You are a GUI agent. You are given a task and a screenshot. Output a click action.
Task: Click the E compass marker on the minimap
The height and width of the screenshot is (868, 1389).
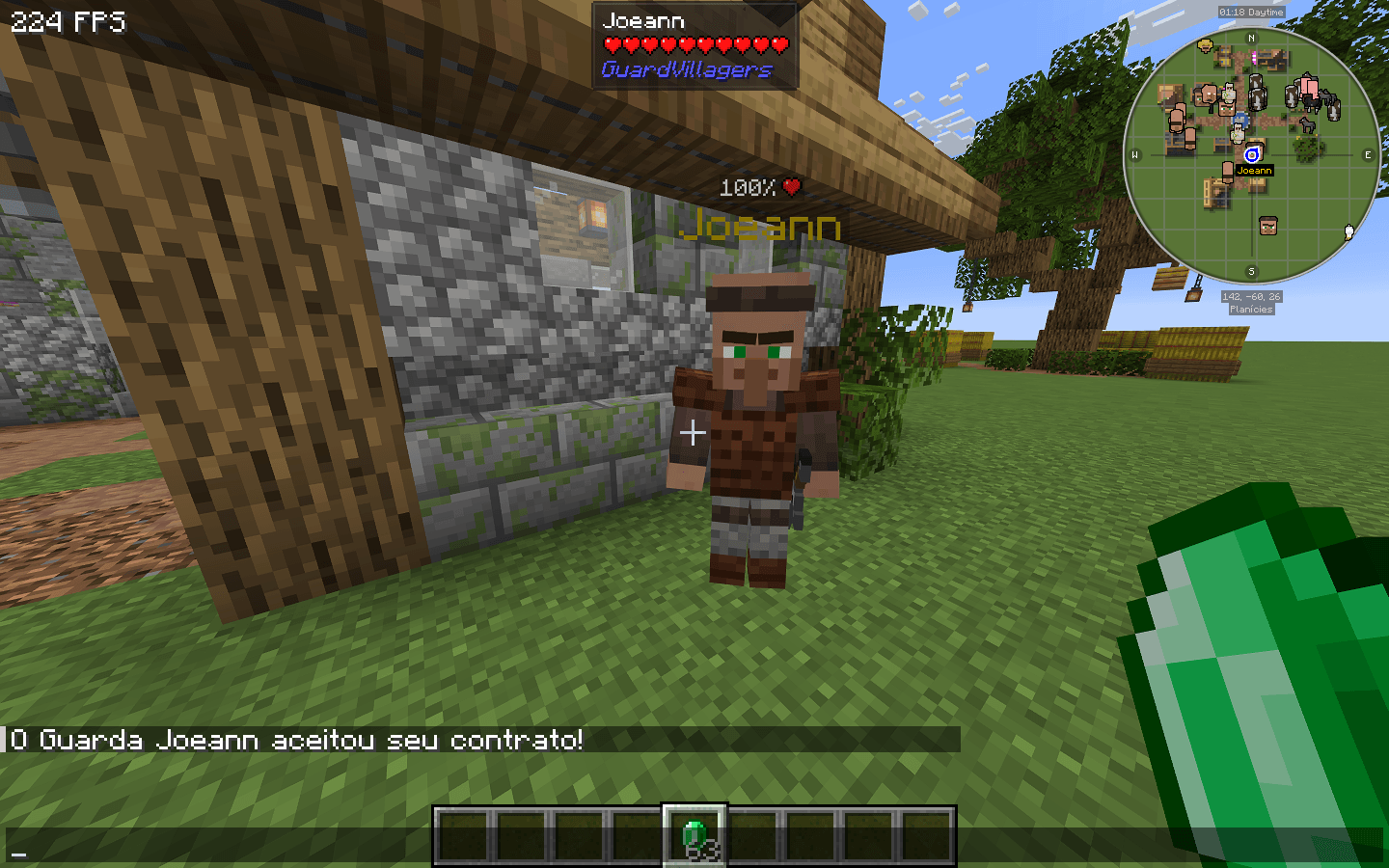(x=1368, y=154)
